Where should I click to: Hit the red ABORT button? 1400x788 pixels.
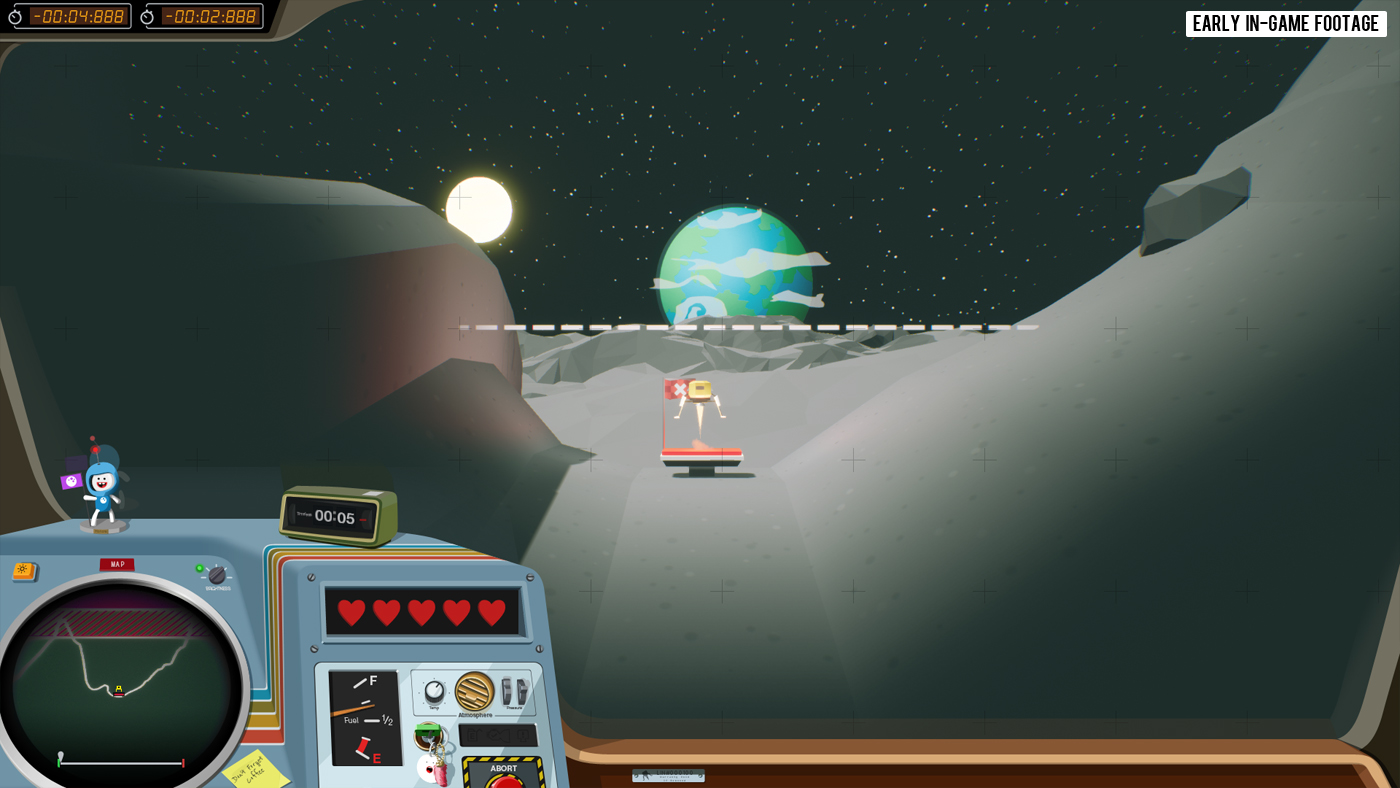(x=504, y=778)
